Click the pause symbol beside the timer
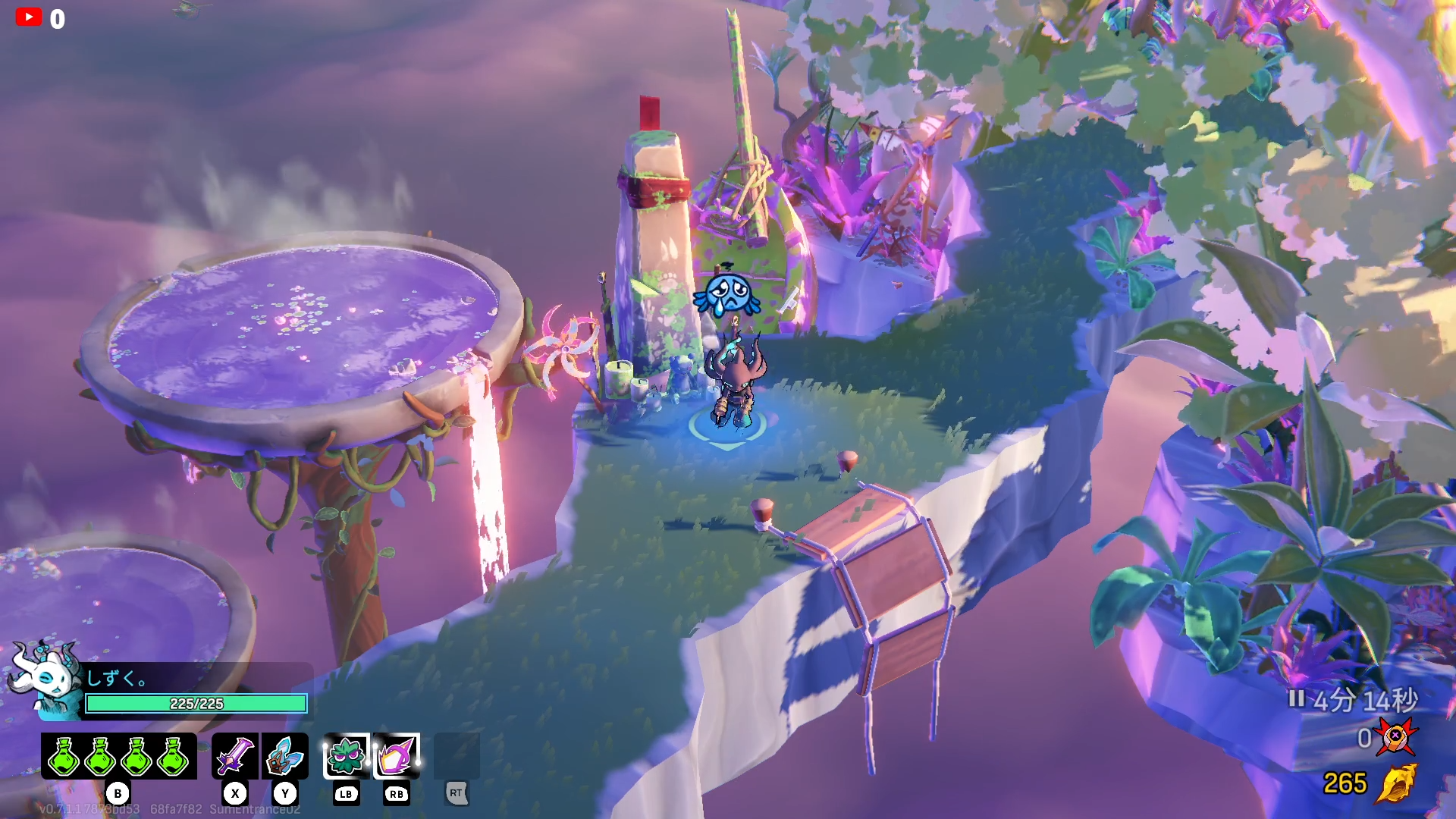 [1296, 698]
